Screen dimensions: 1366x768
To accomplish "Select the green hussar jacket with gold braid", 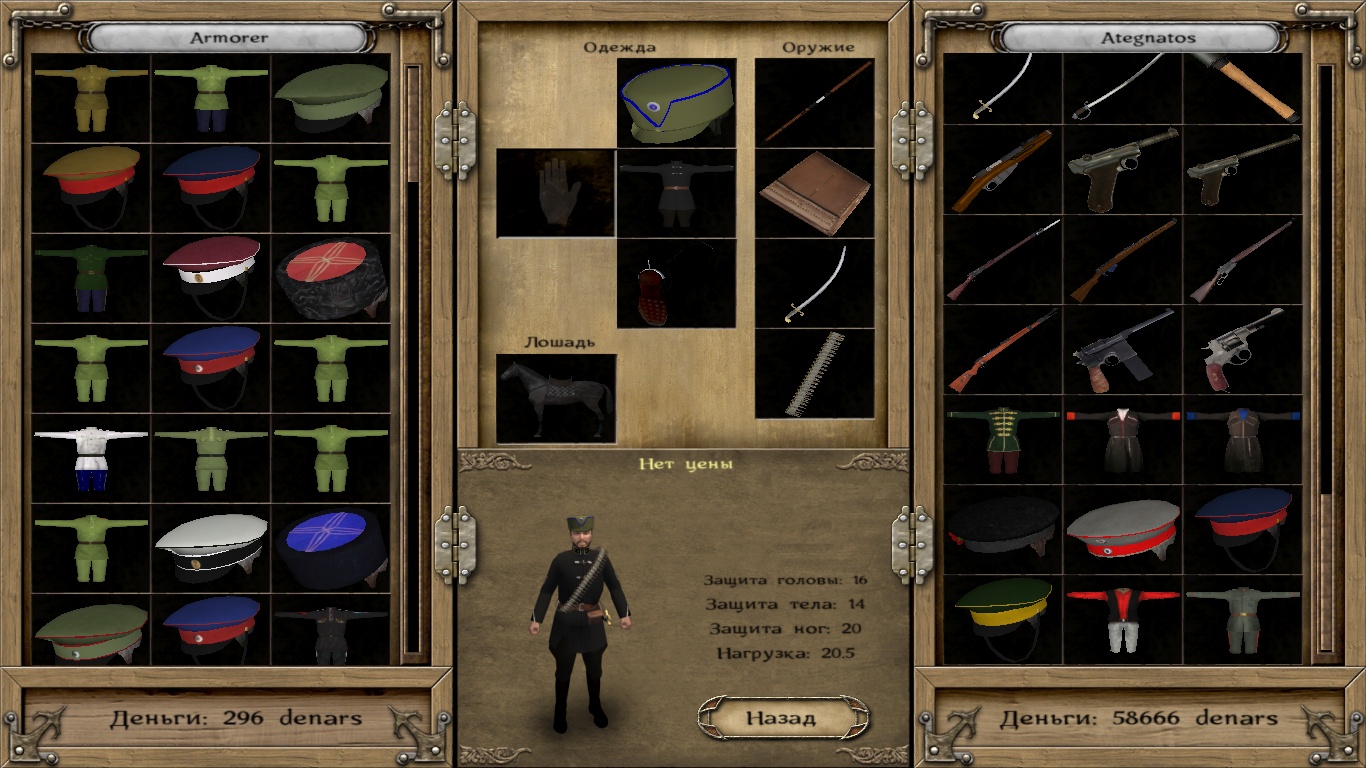I will 1002,439.
